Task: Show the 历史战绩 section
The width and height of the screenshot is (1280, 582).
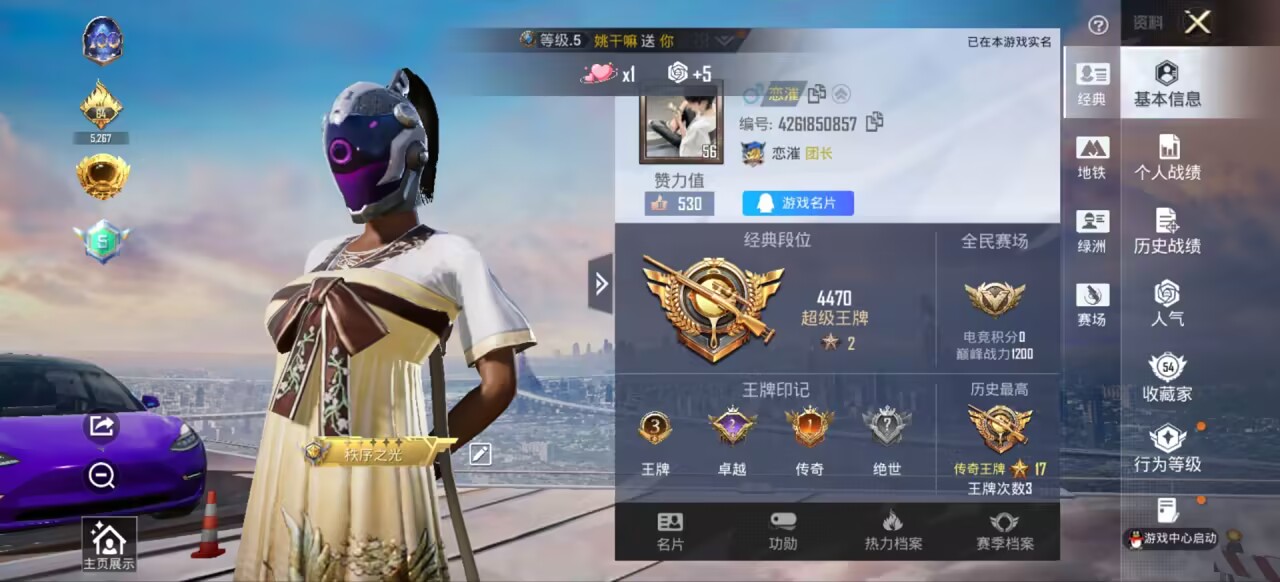Action: pos(1167,232)
